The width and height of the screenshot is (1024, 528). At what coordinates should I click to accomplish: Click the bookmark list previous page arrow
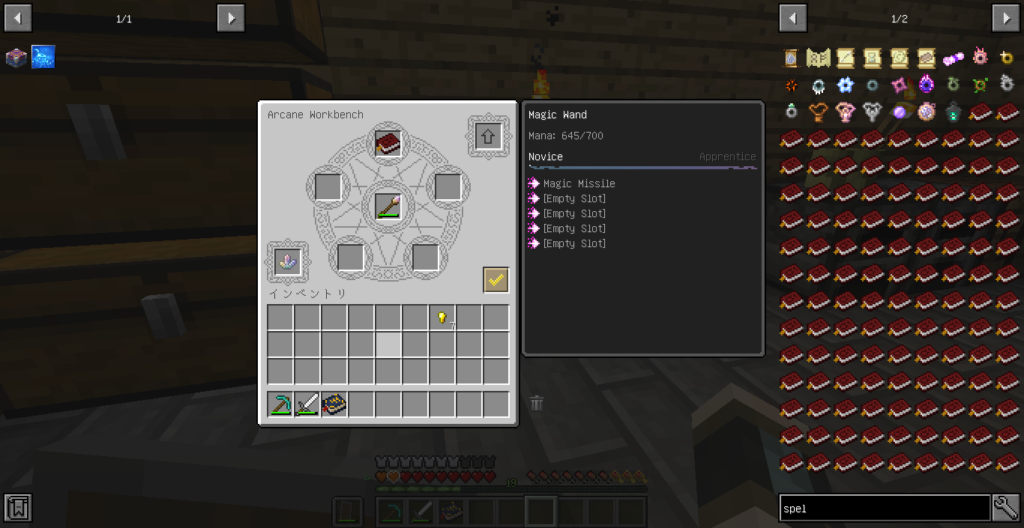tap(18, 18)
